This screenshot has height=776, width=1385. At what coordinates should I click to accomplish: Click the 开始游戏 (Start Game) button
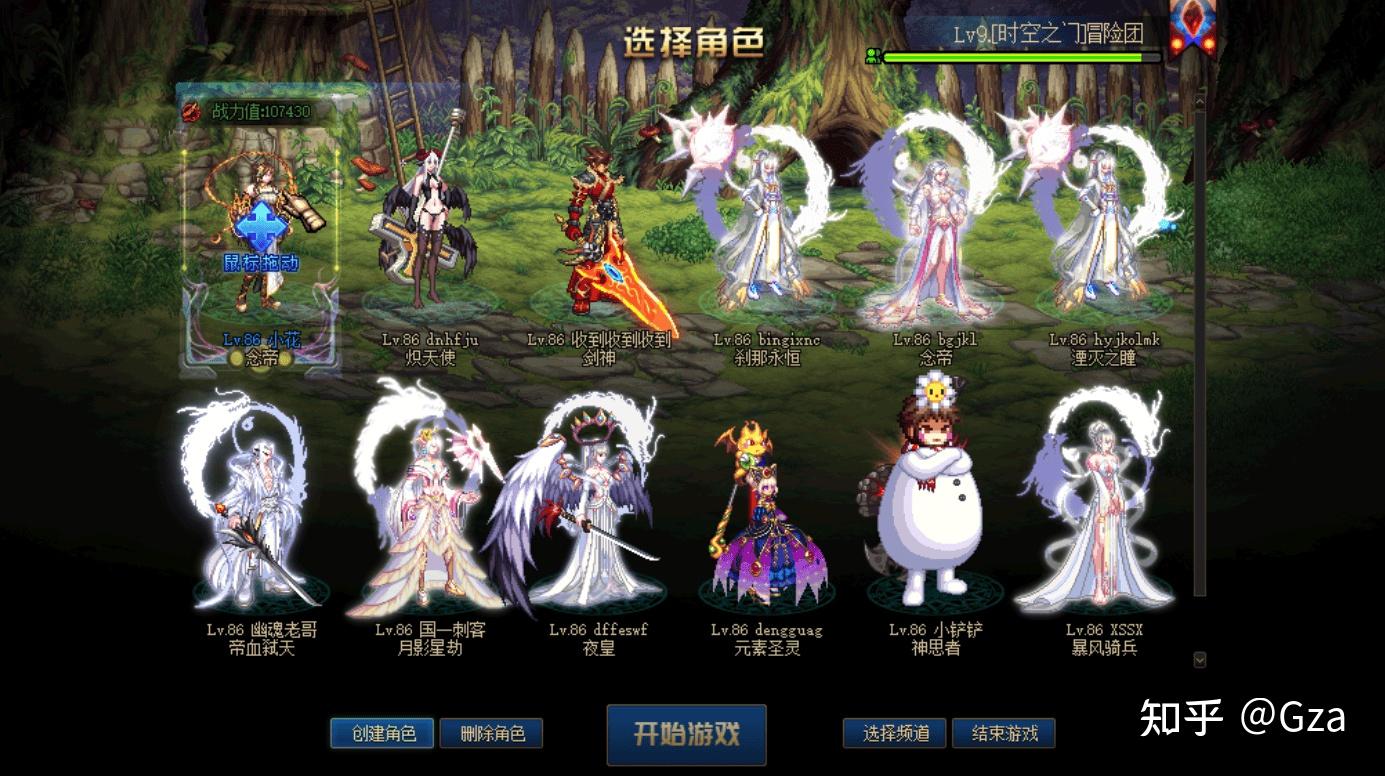point(686,734)
